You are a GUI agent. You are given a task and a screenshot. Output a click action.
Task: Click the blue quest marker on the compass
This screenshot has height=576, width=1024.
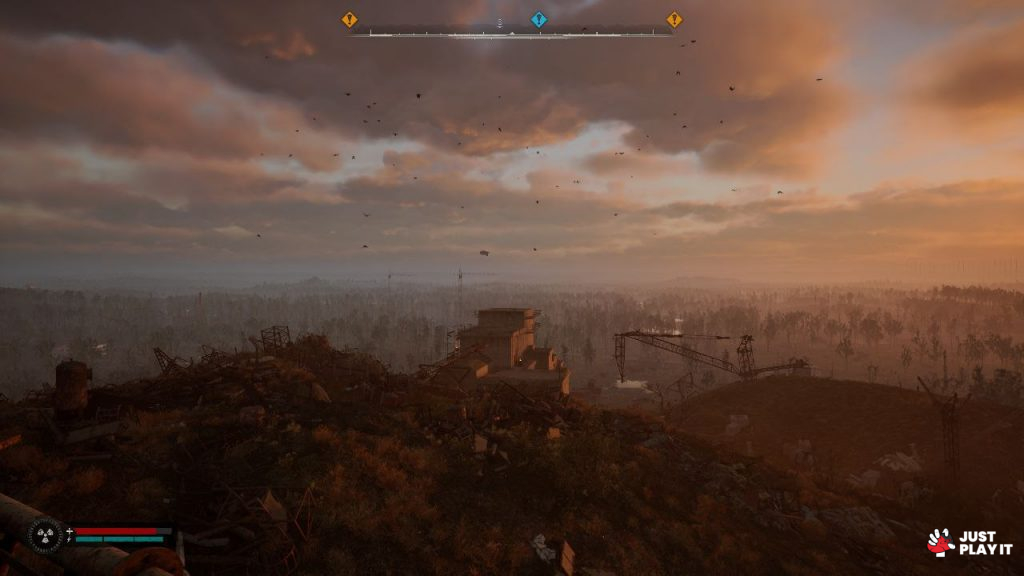539,19
